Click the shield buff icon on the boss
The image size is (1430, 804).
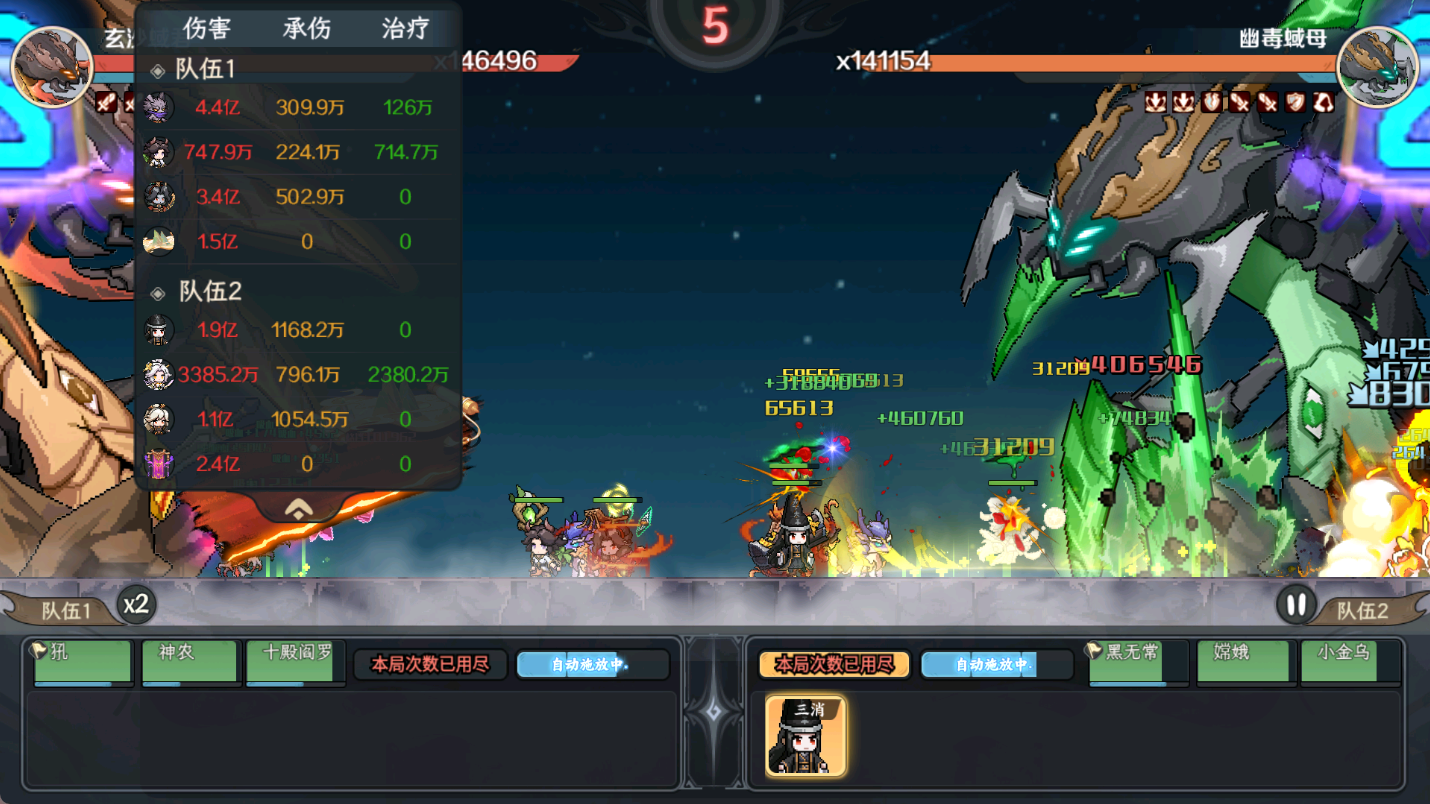pos(1295,102)
